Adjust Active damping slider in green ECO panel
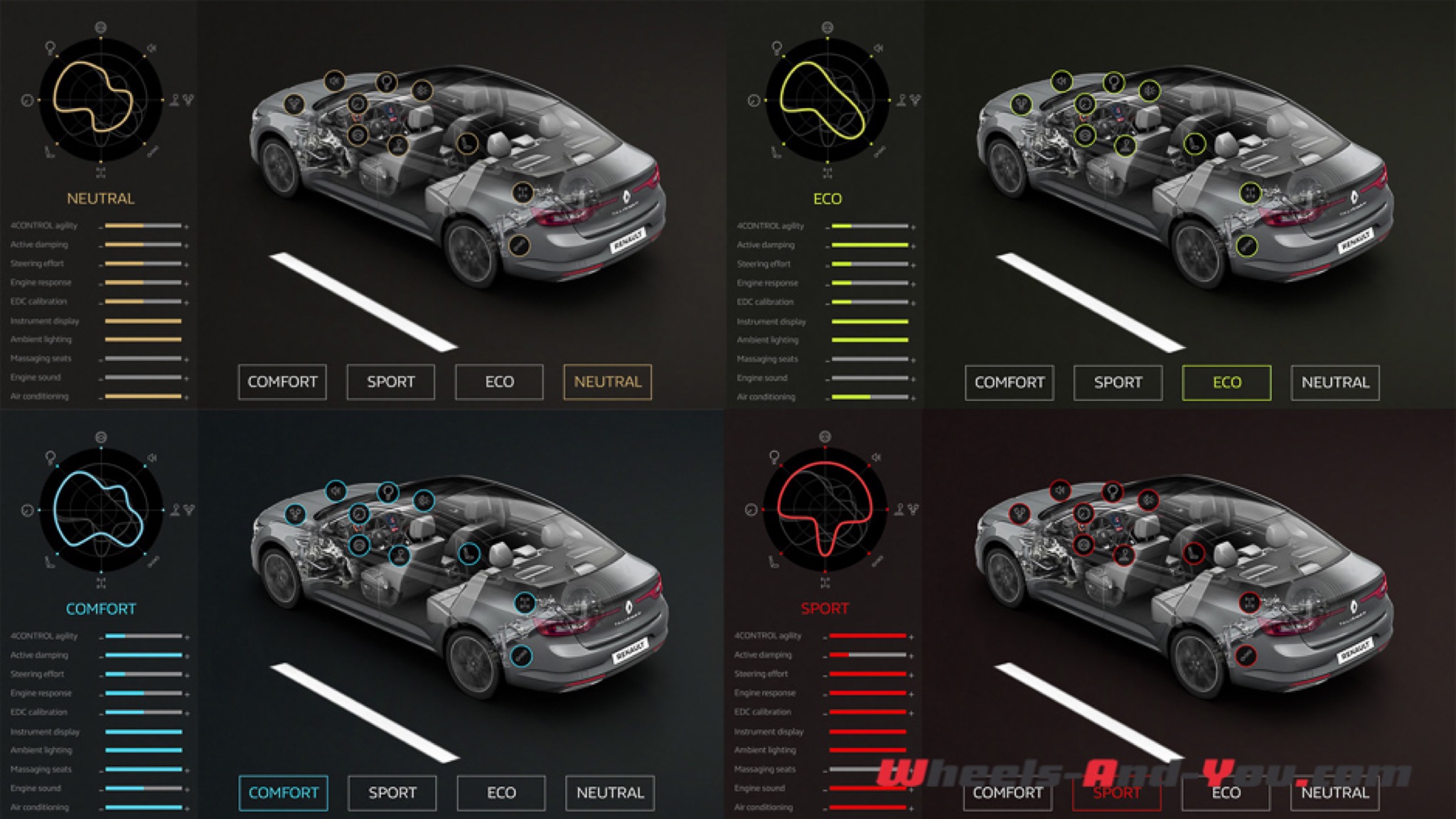 point(869,245)
